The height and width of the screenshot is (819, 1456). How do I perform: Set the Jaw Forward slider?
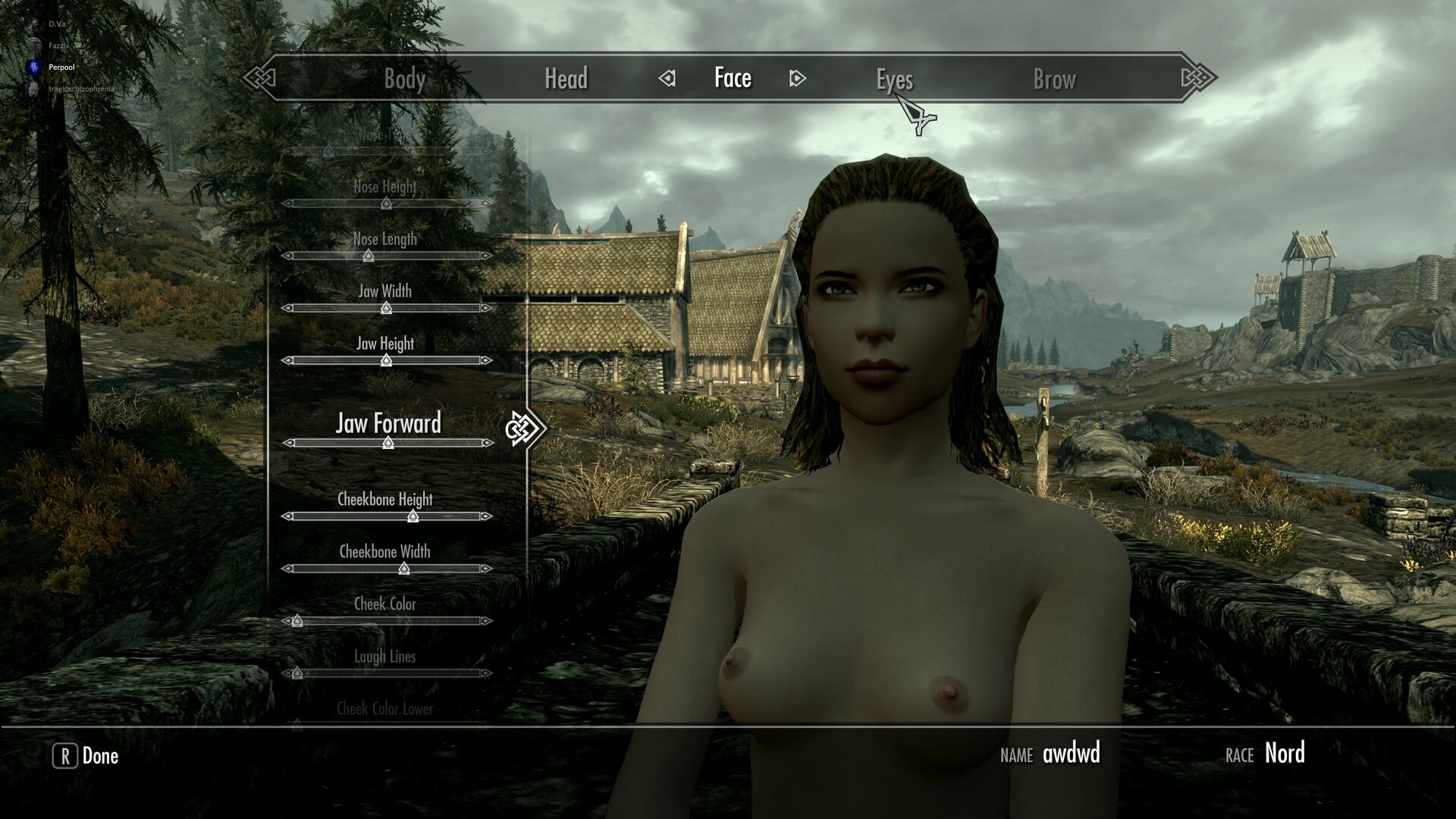point(388,443)
